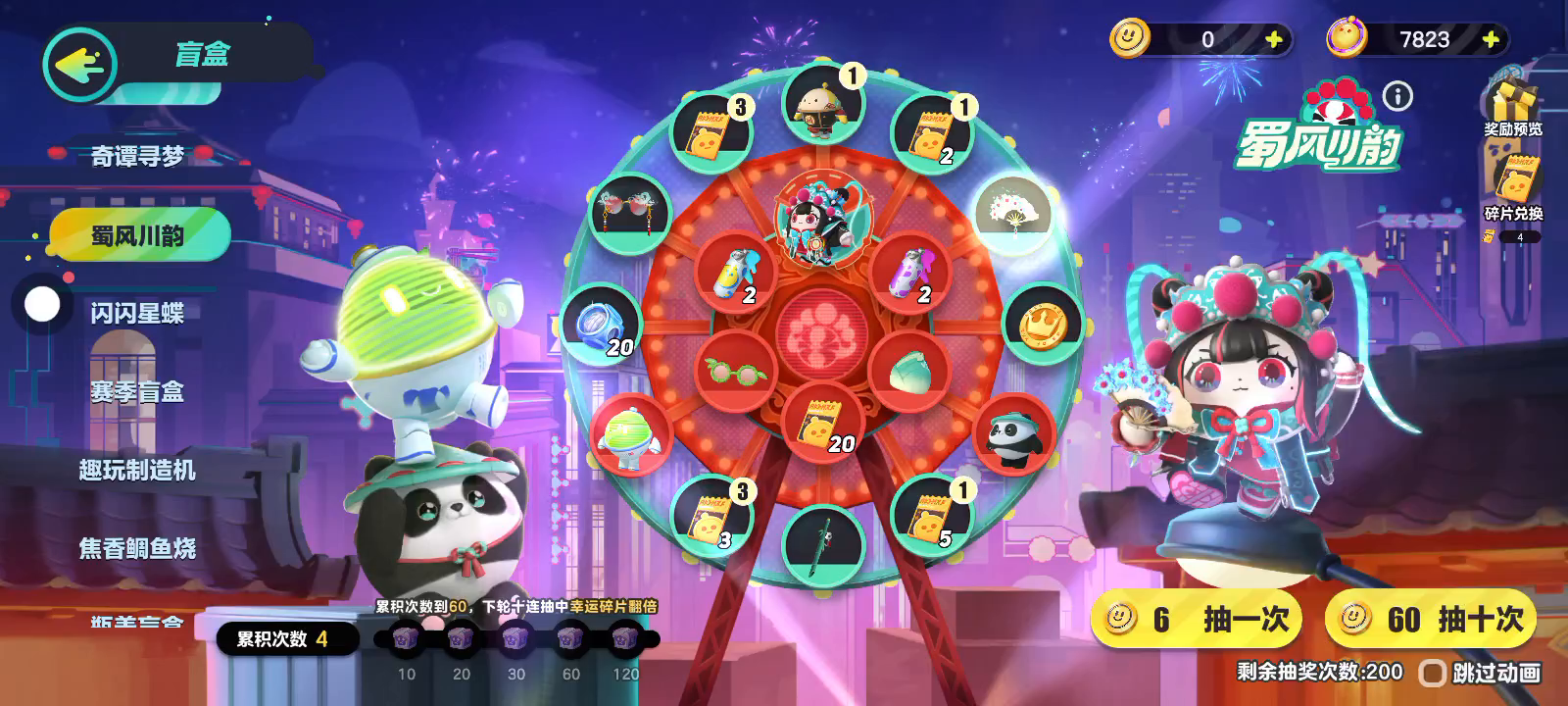Open the 奖励预览 reward preview
The height and width of the screenshot is (706, 1568).
[x=1512, y=108]
